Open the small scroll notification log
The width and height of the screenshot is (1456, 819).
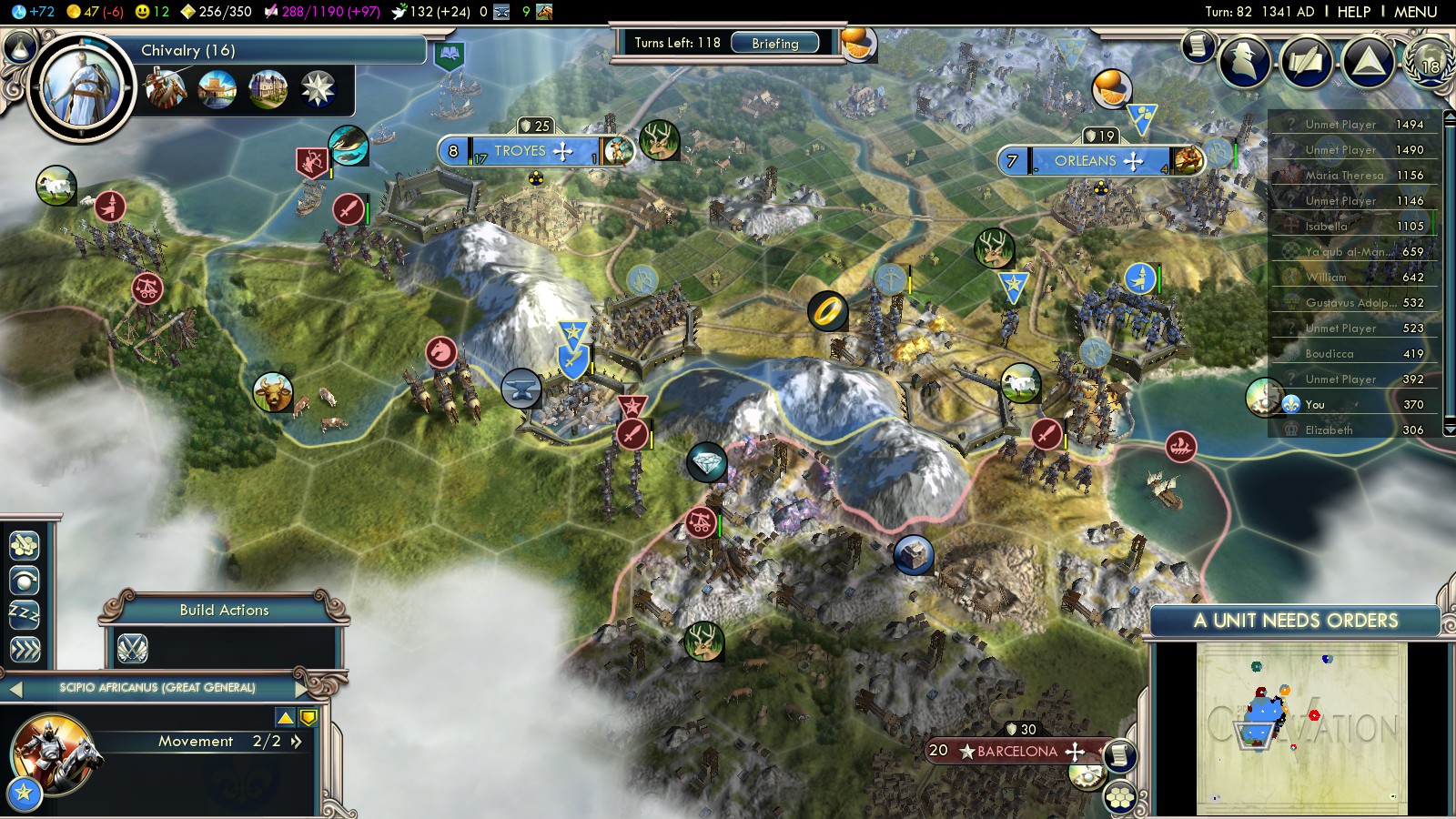click(1198, 45)
